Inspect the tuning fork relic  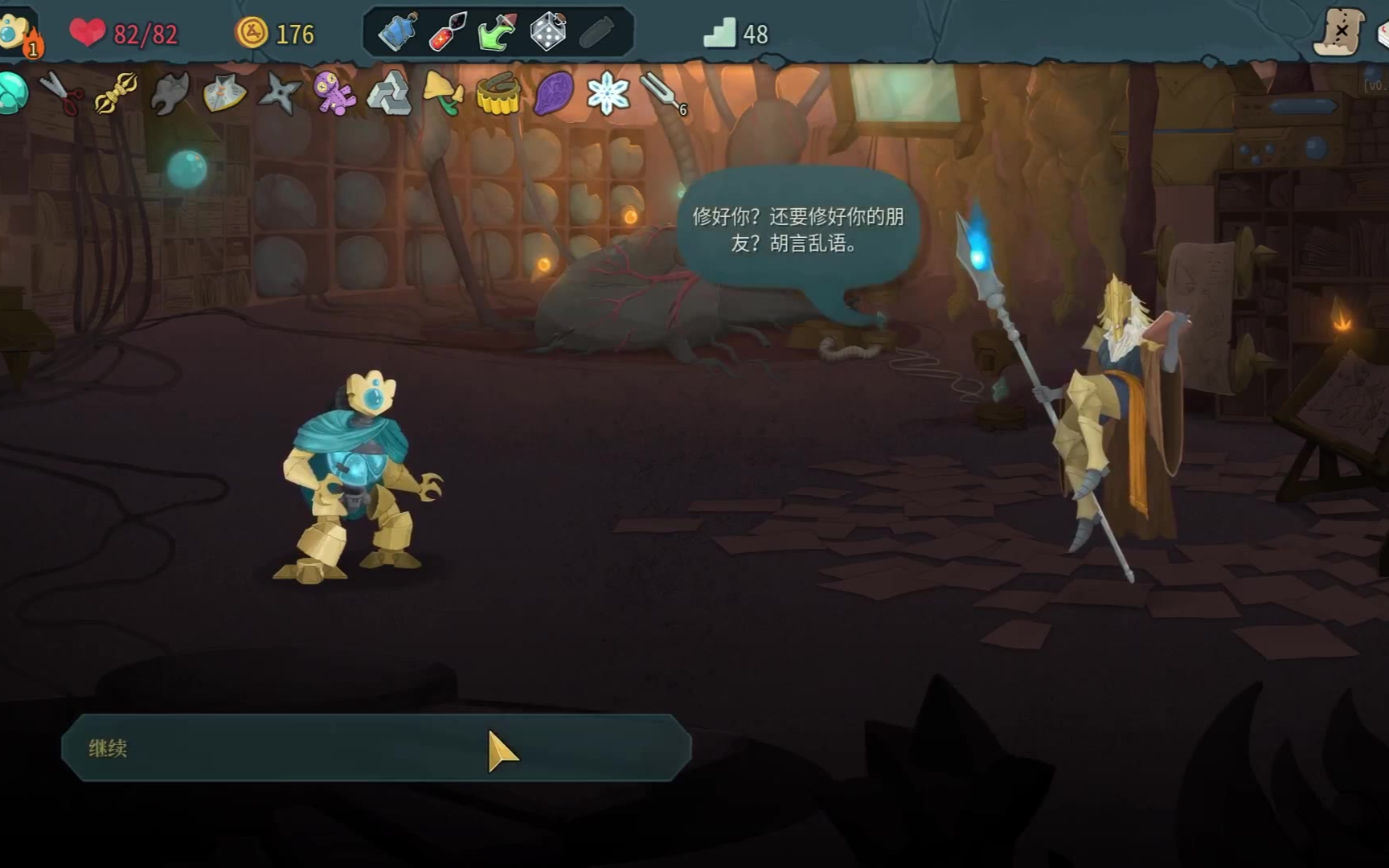pos(662,93)
